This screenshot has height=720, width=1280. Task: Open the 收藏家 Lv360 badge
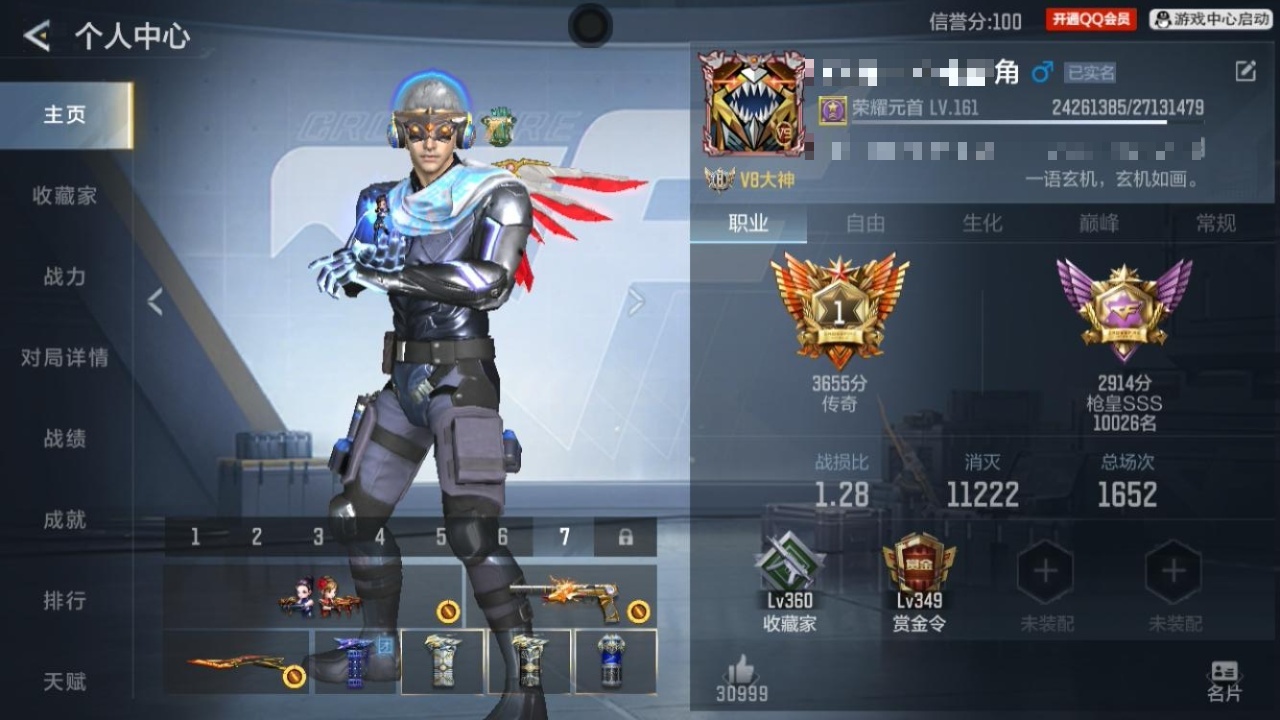(790, 580)
